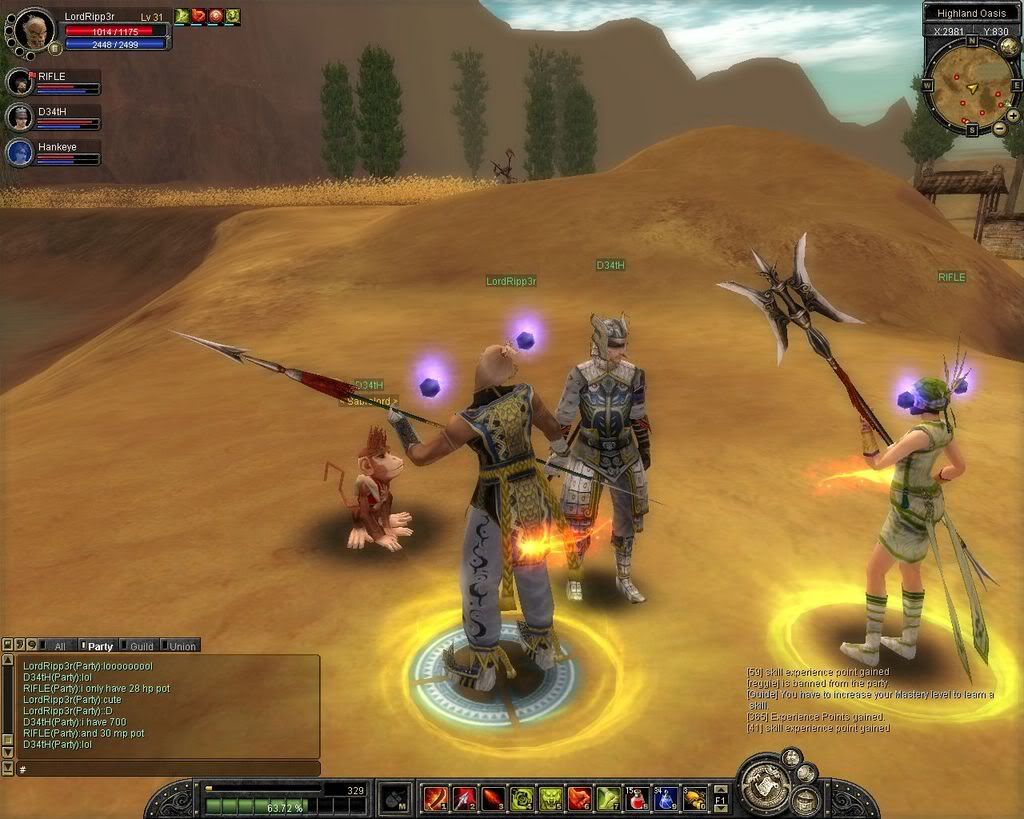Open the Guild chat tab
Image resolution: width=1024 pixels, height=819 pixels.
(x=141, y=646)
